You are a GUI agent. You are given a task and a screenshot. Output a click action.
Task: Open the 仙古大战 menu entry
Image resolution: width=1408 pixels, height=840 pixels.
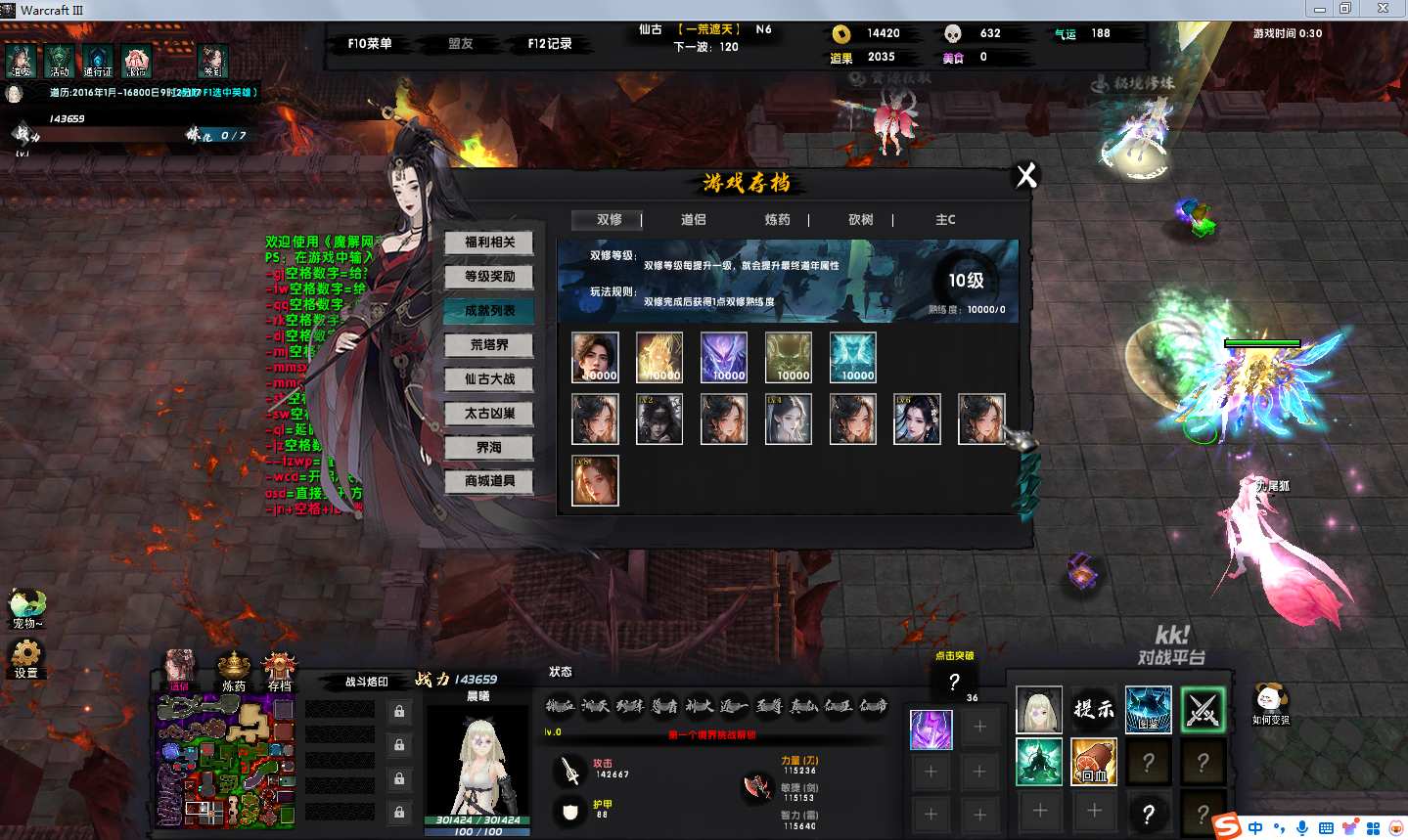pos(489,379)
